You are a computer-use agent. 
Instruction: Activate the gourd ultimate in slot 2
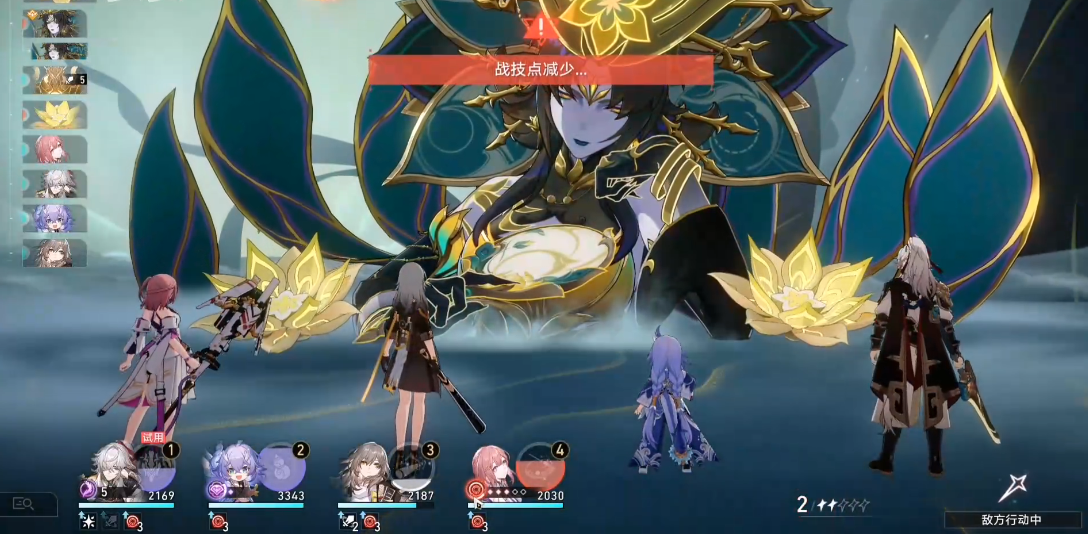(281, 468)
